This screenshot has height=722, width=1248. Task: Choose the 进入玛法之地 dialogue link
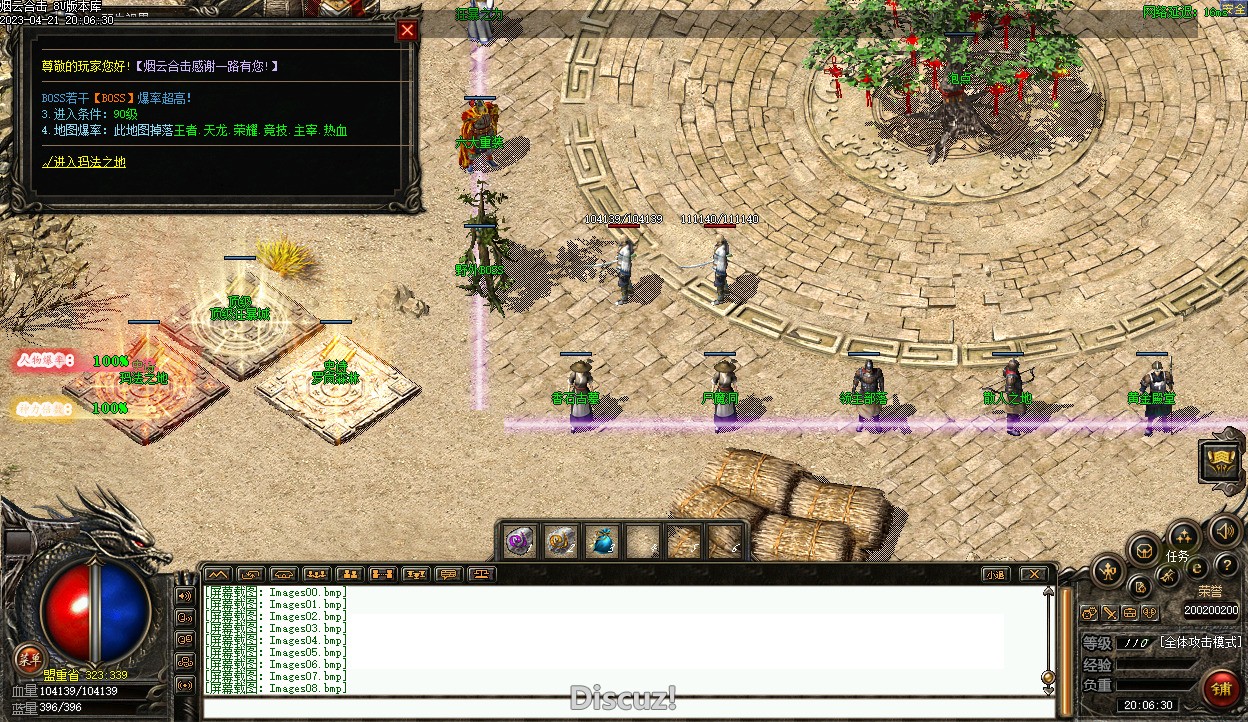pos(84,162)
